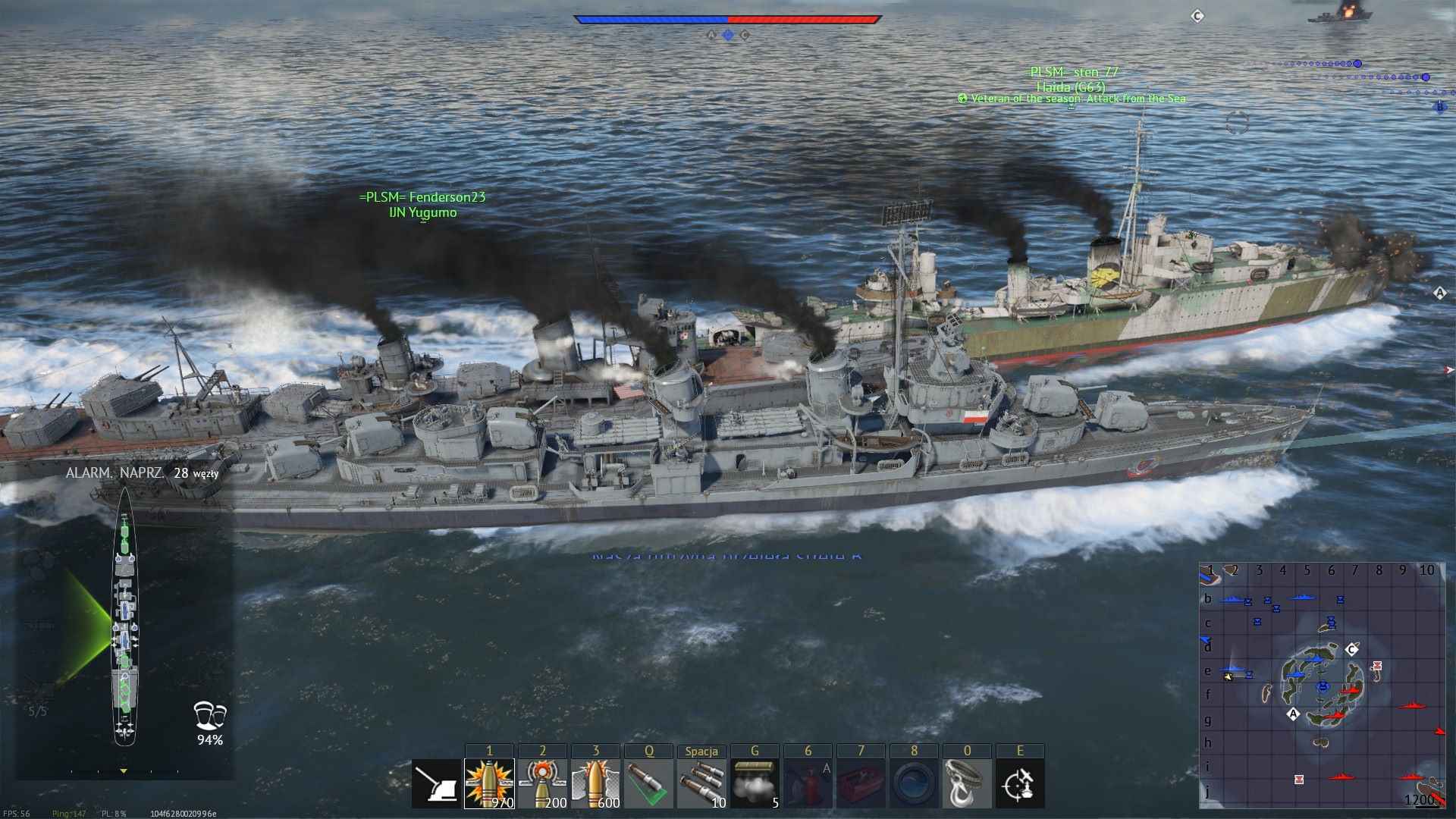
Task: Activate the porthole unwatering pump slot
Action: point(914,784)
